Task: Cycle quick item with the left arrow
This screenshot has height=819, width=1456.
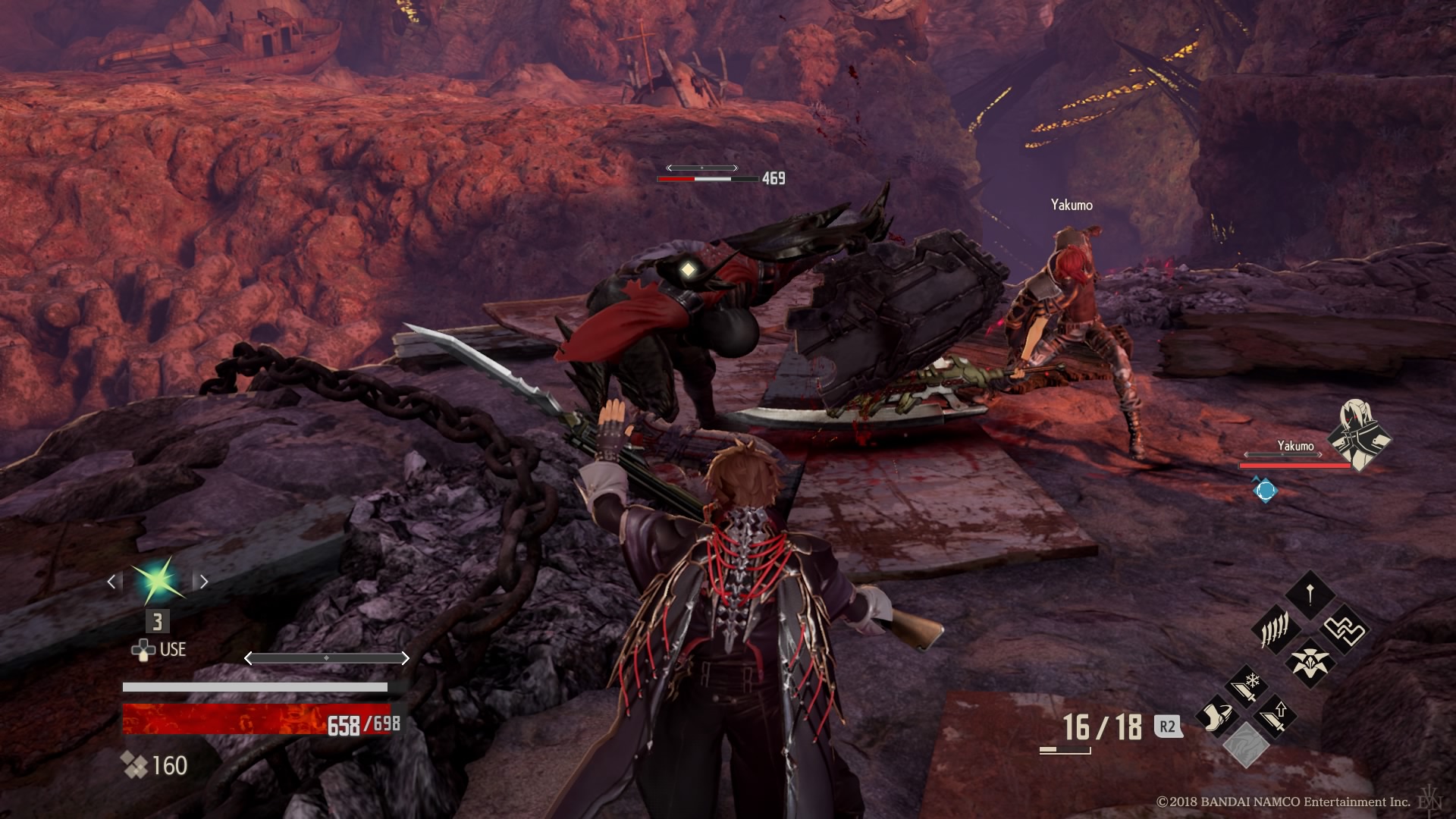Action: point(111,582)
